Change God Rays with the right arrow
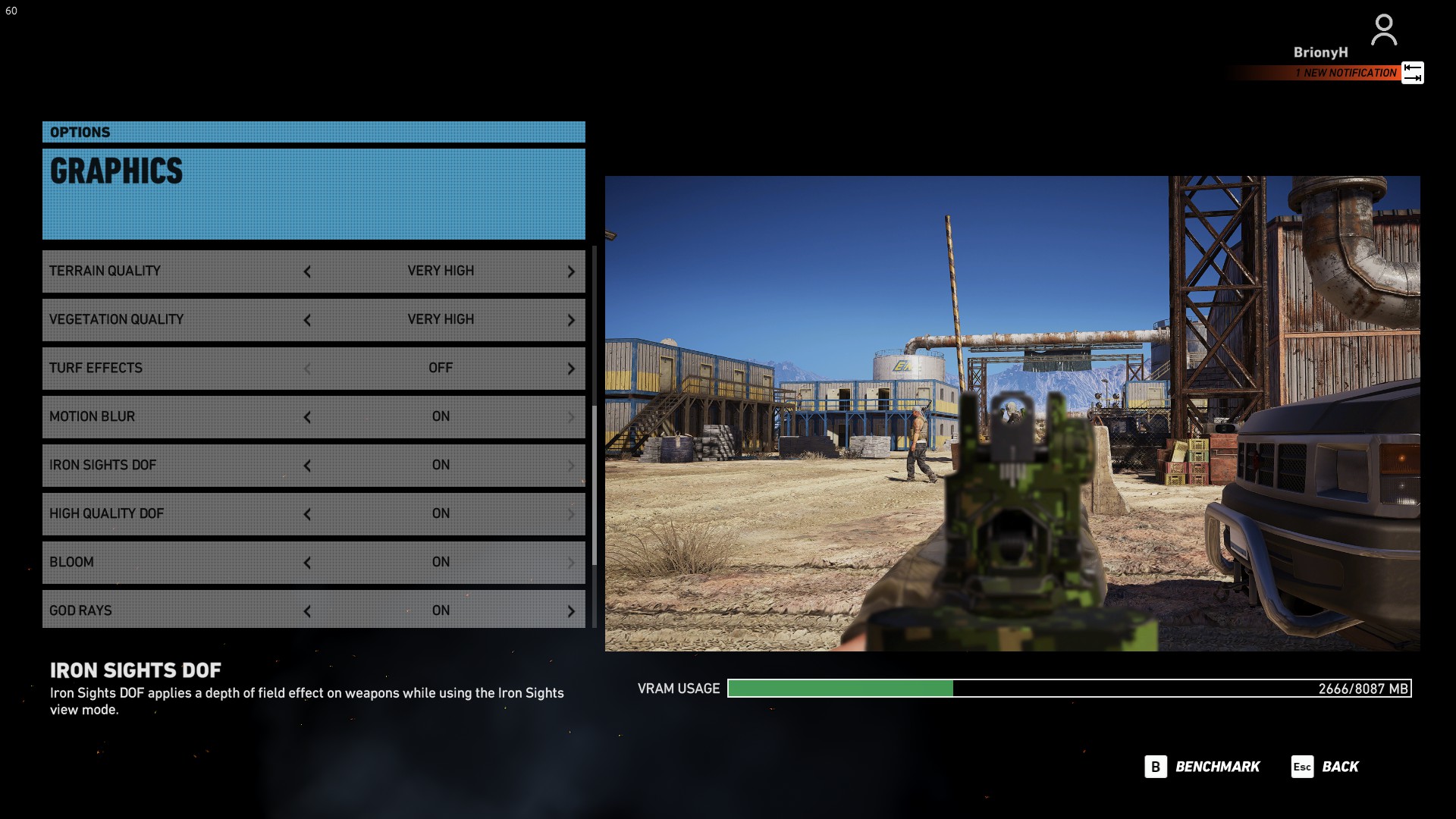The width and height of the screenshot is (1456, 819). pos(571,611)
